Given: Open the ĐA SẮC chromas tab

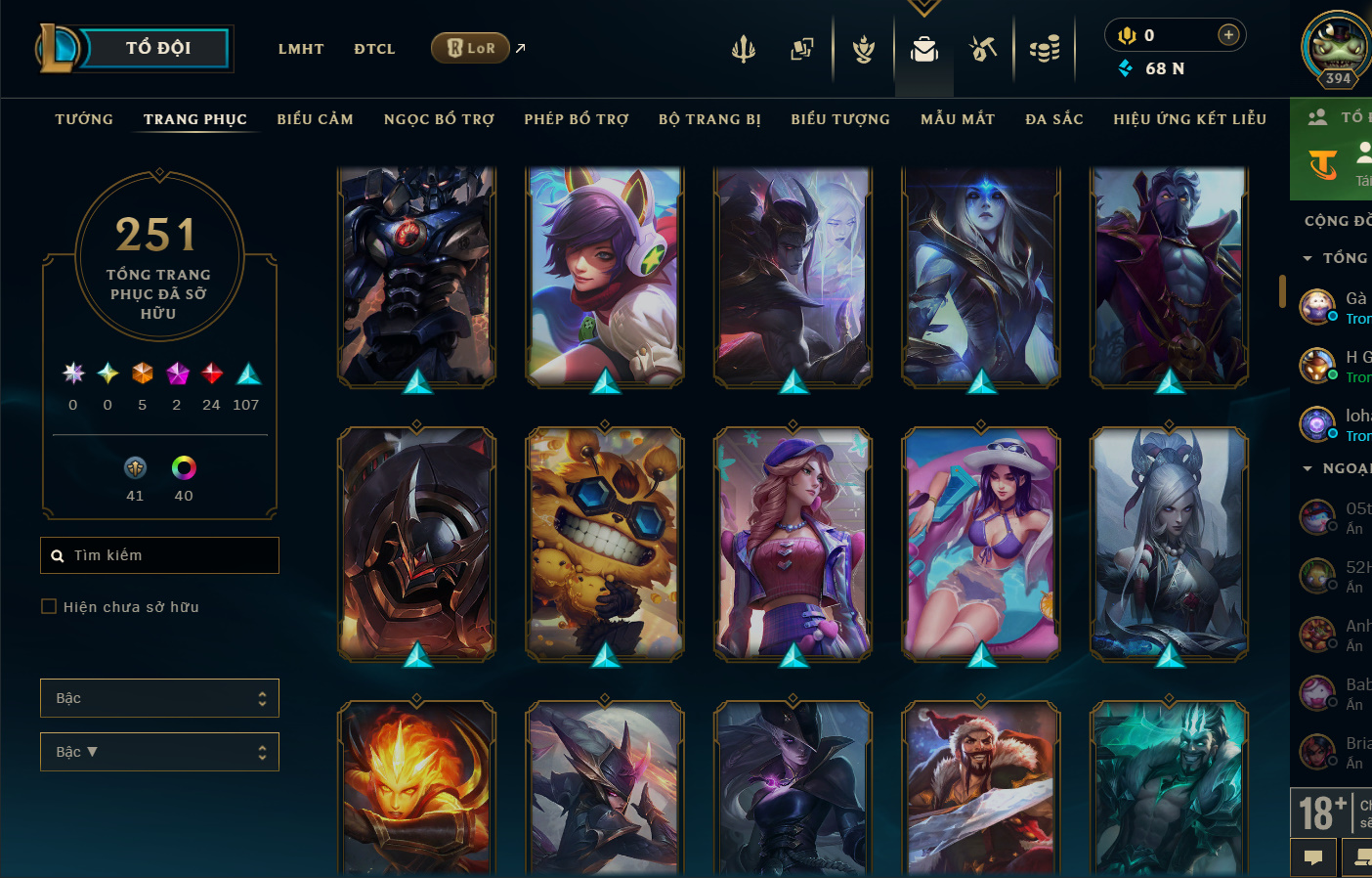Looking at the screenshot, I should pos(1054,119).
